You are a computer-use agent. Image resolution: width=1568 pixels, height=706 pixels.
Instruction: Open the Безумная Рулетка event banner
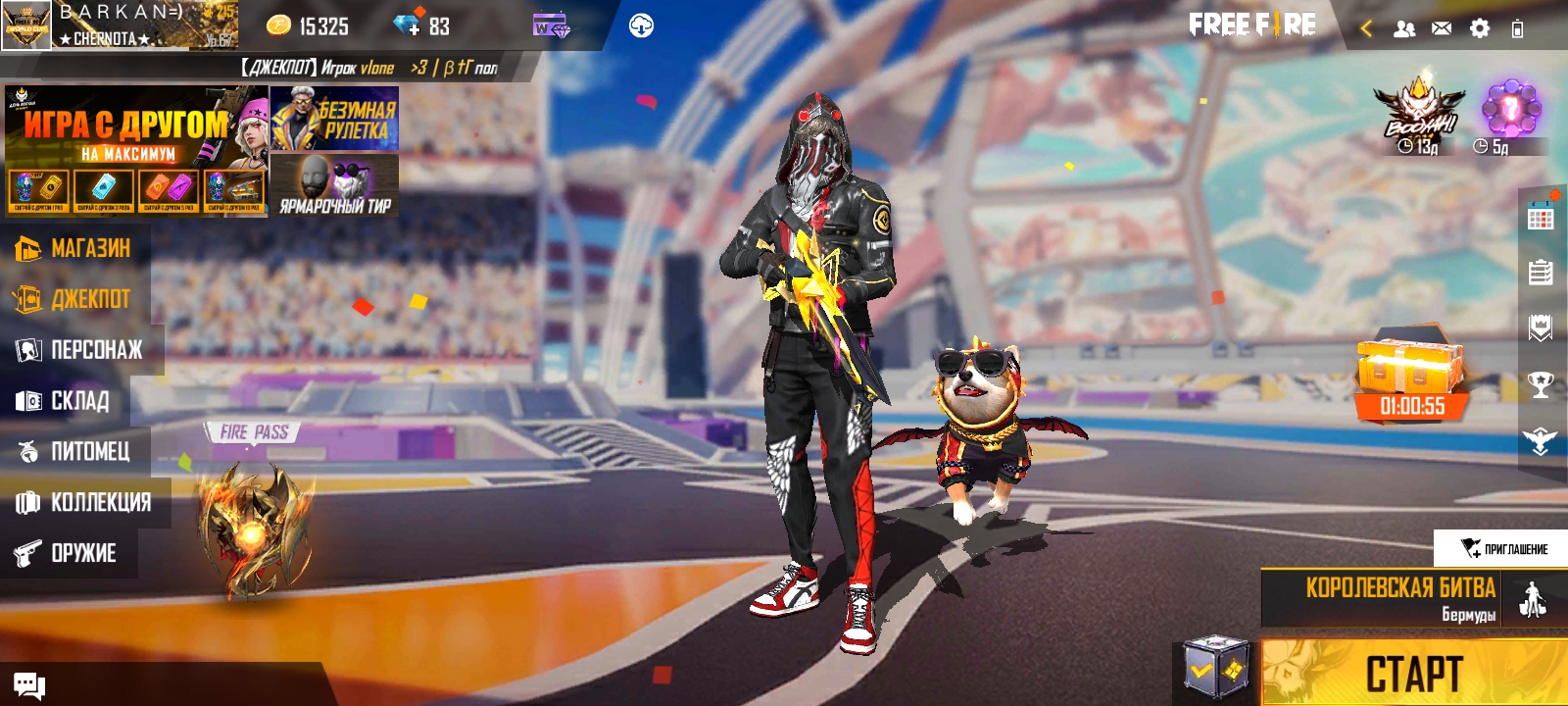click(334, 119)
